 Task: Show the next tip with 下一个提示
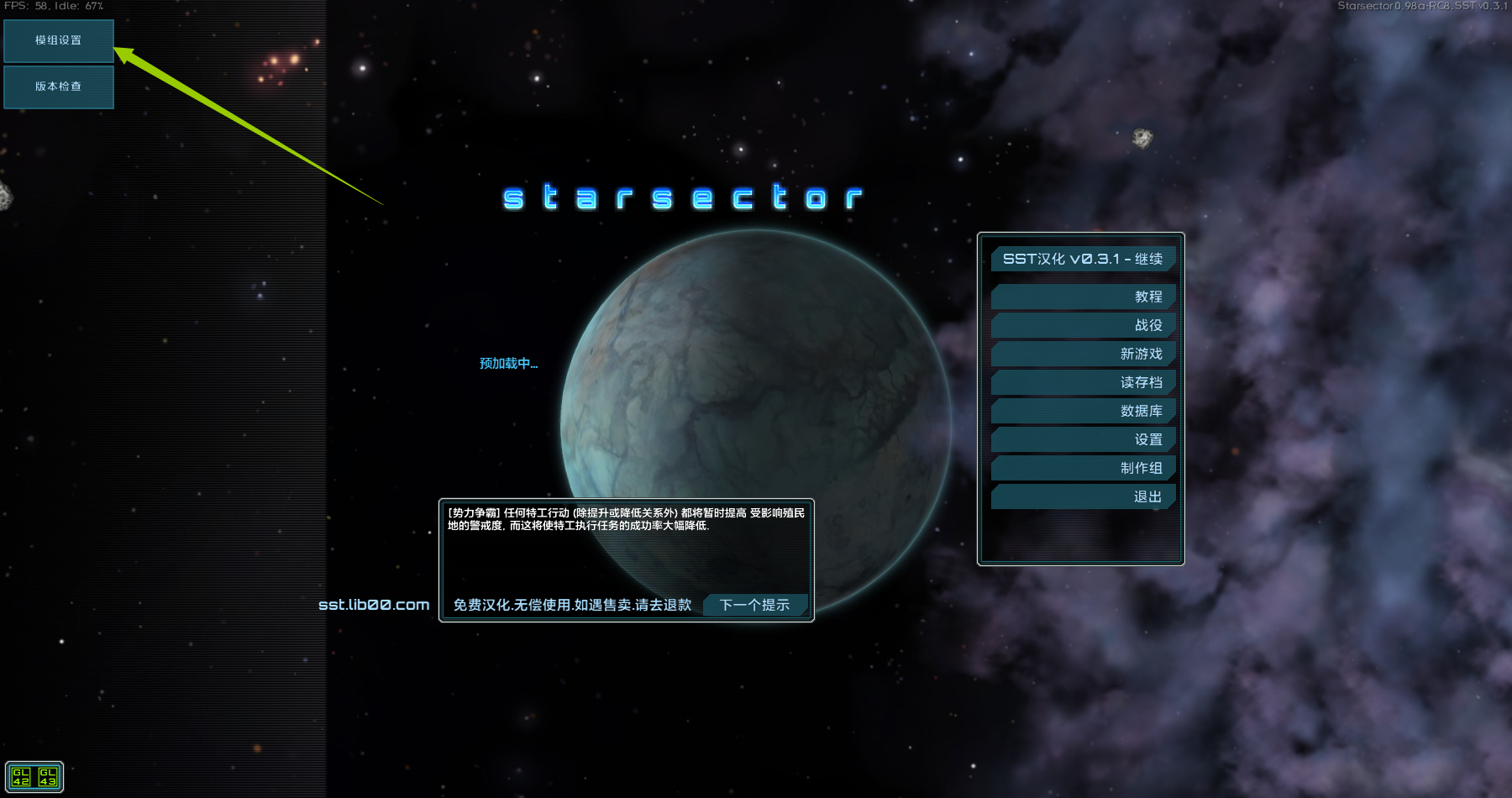click(x=754, y=605)
